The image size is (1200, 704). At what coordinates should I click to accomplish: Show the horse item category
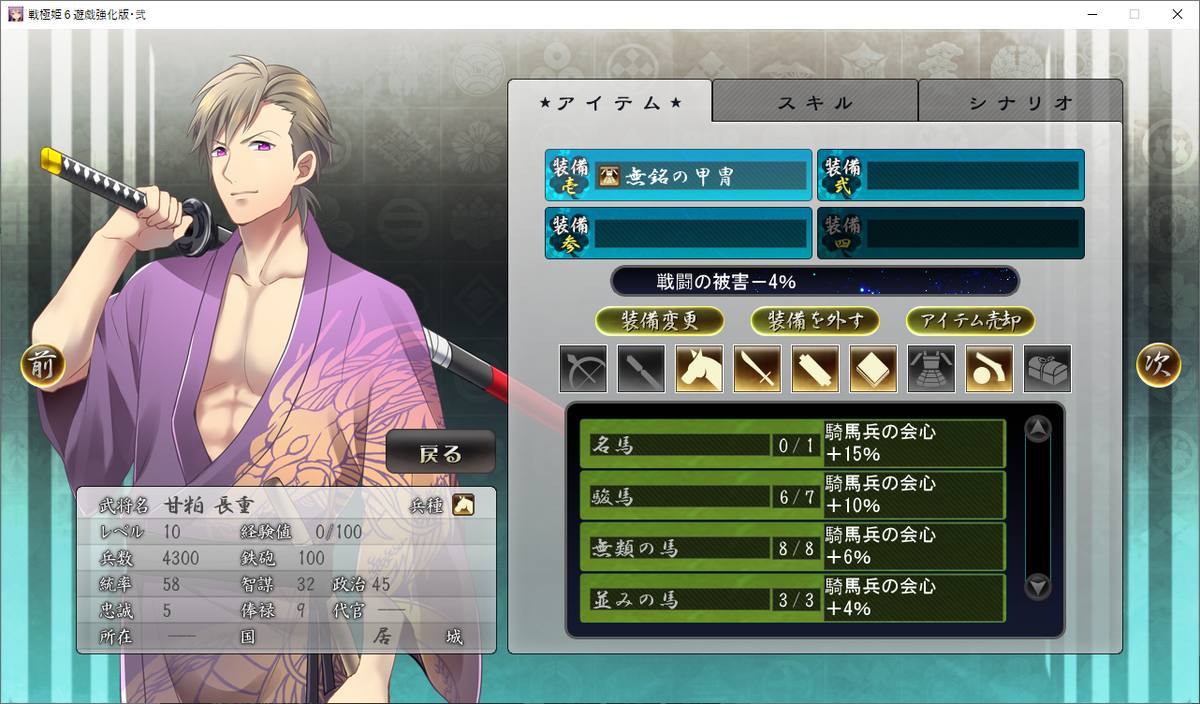pos(699,368)
